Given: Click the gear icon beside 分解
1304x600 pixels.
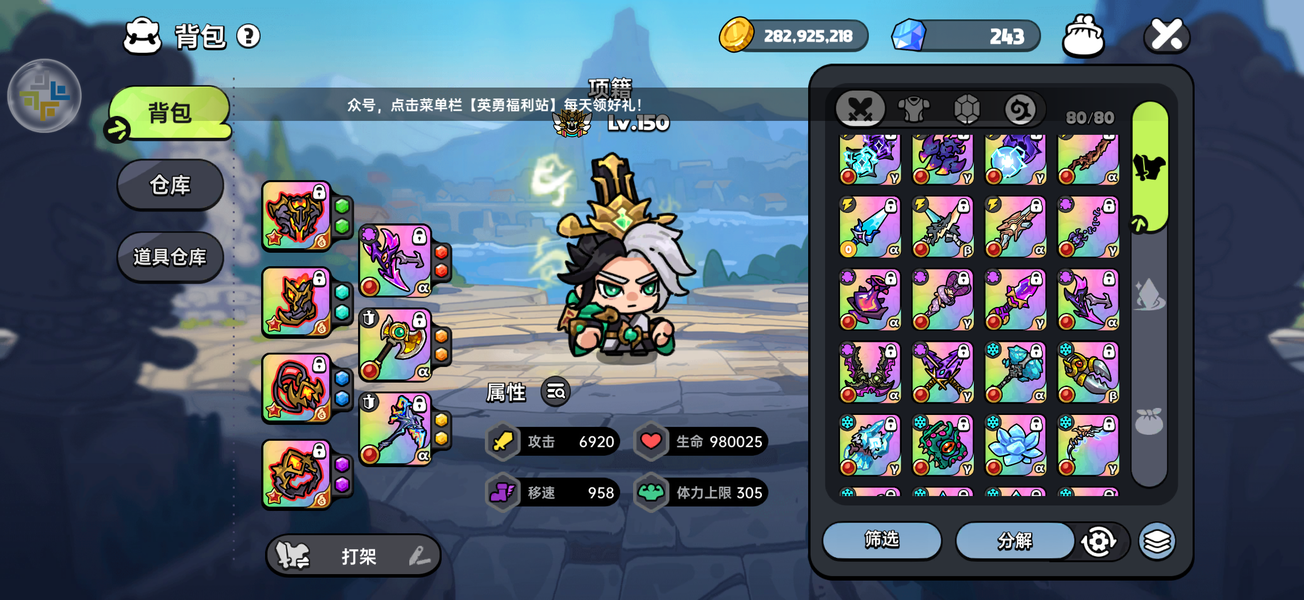Looking at the screenshot, I should (1098, 541).
